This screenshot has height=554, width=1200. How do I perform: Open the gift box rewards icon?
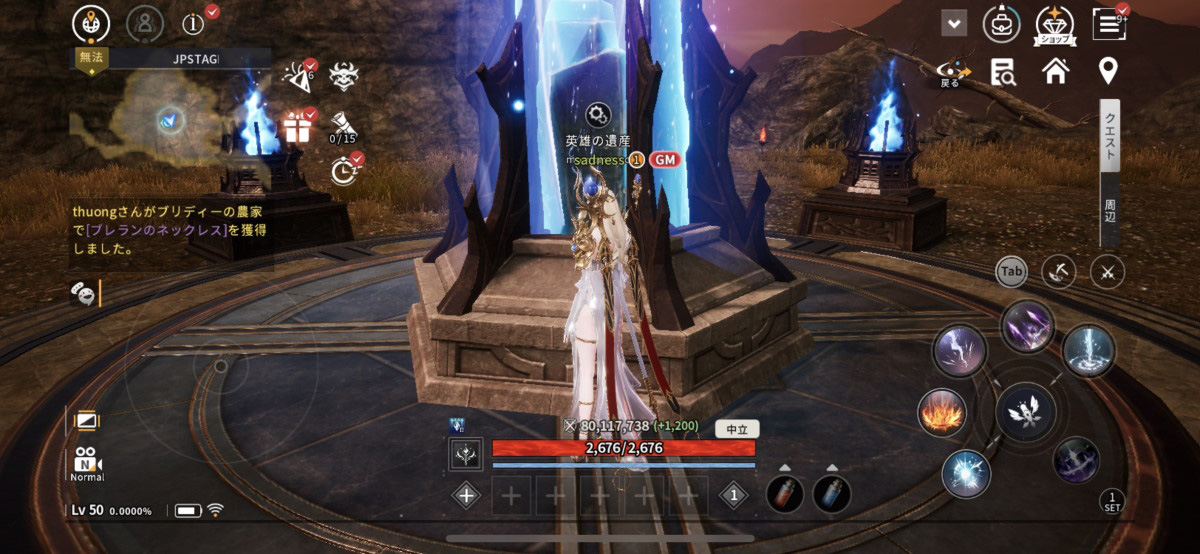click(297, 127)
